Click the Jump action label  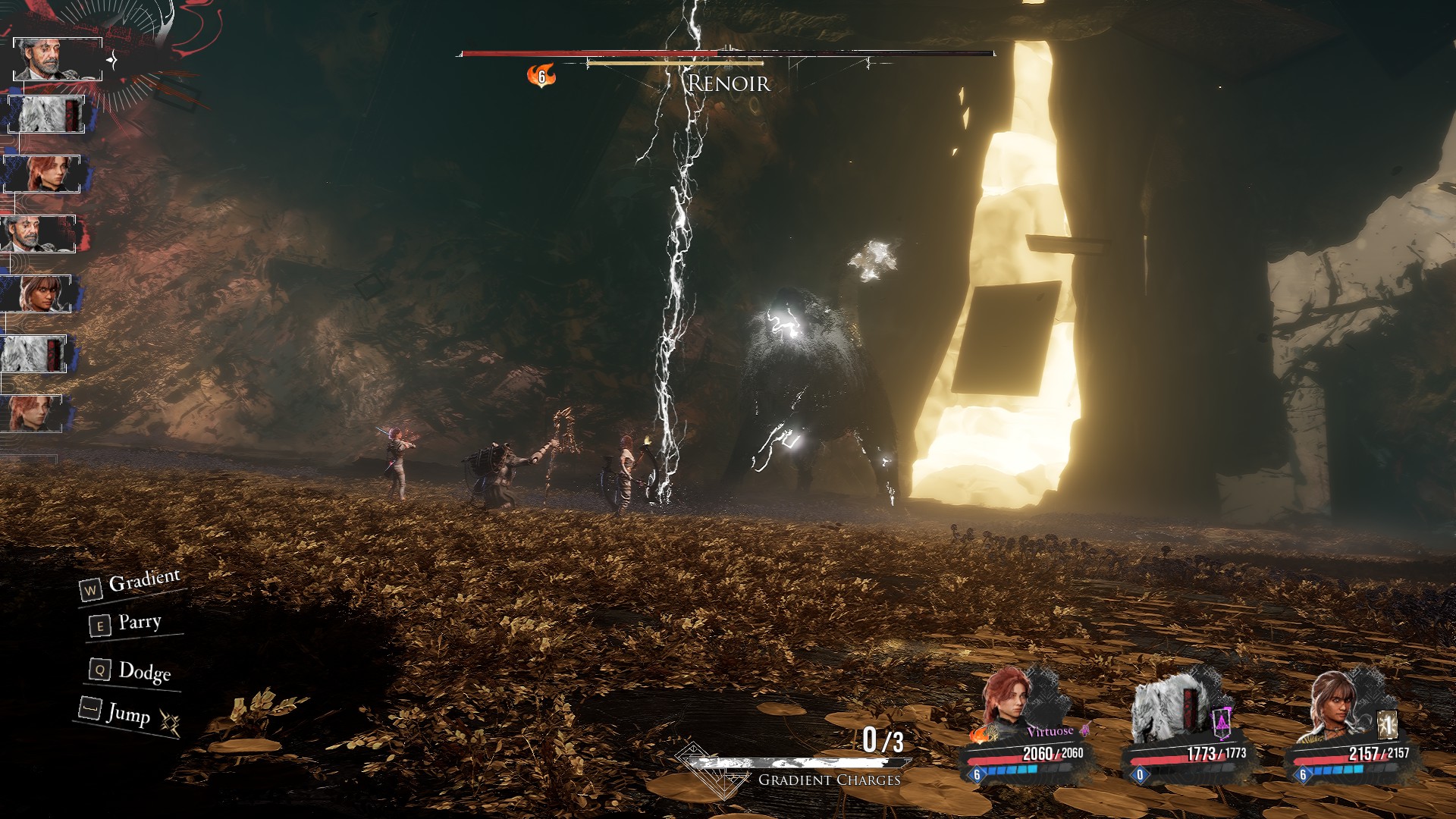(x=128, y=714)
